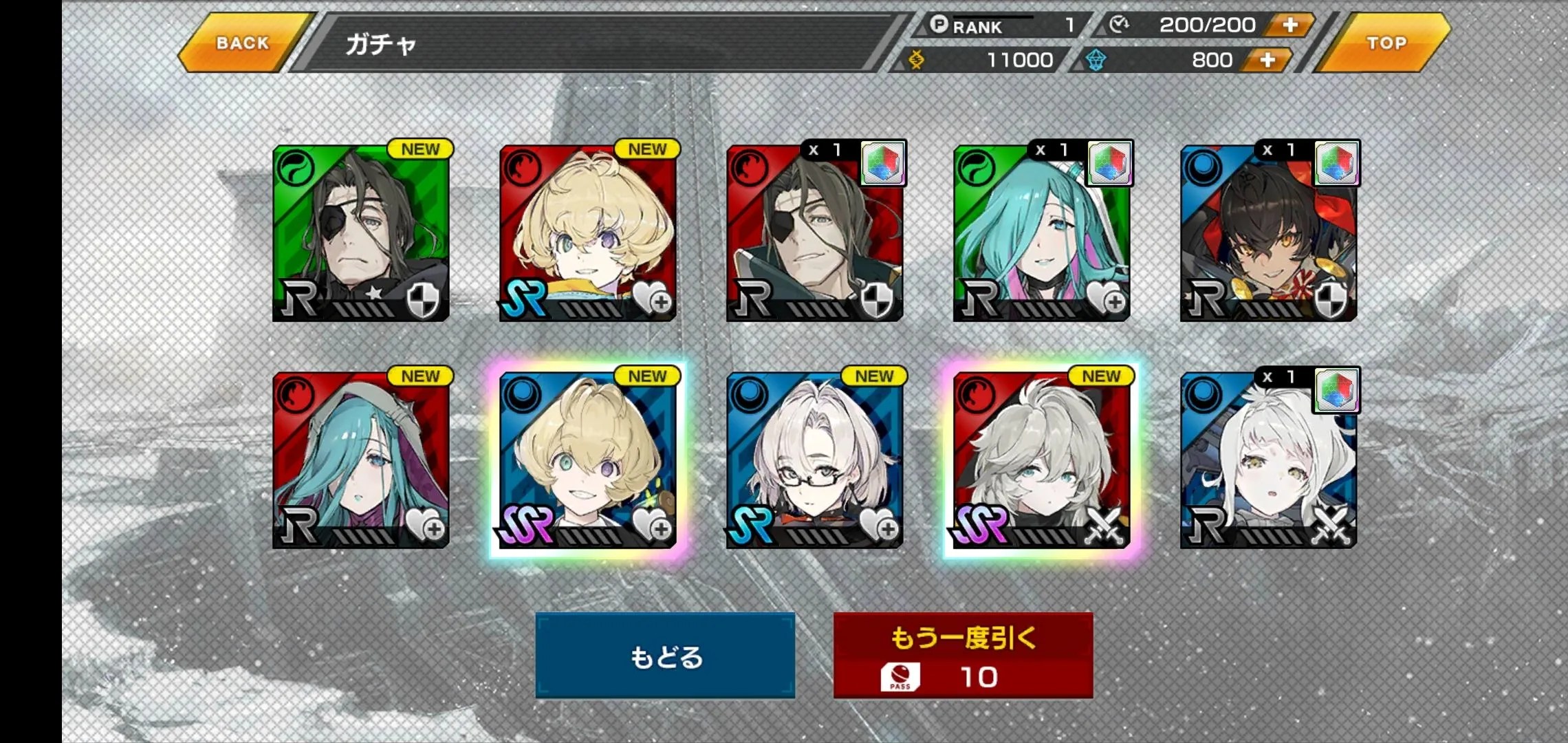
Task: View the green R teal-haired character card
Action: pyautogui.click(x=1042, y=233)
